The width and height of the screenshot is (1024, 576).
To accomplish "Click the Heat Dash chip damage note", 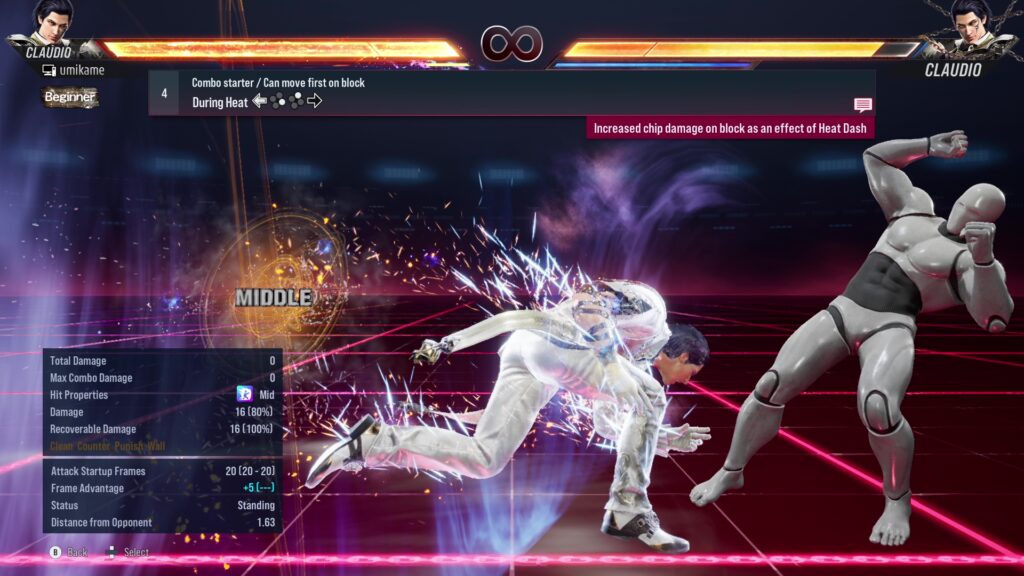I will point(730,128).
